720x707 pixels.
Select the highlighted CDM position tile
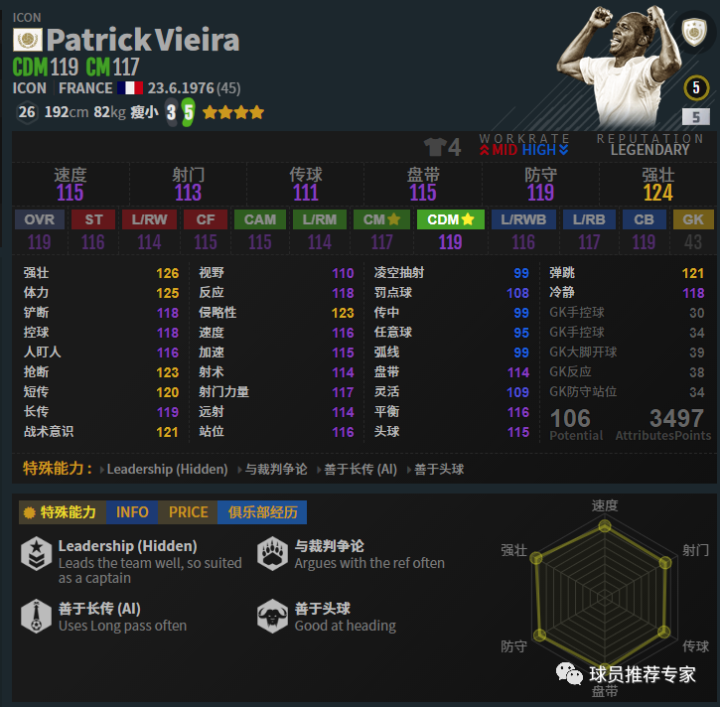(x=450, y=219)
